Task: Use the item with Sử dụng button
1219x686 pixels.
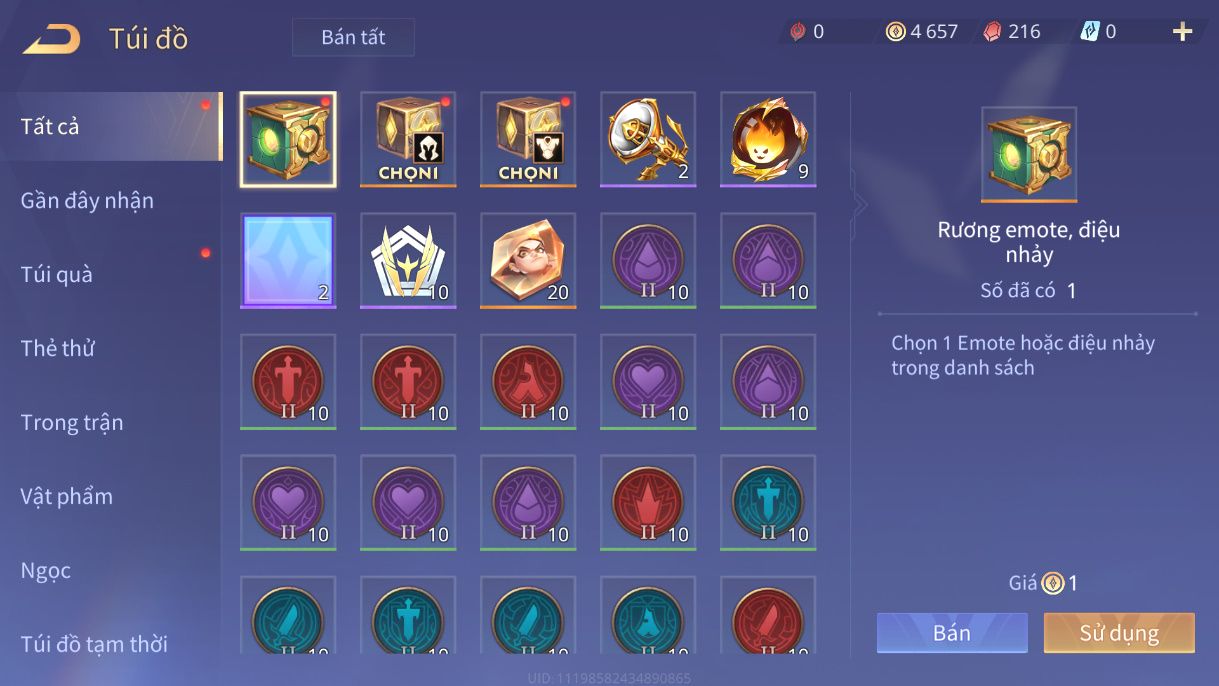Action: pyautogui.click(x=1119, y=633)
